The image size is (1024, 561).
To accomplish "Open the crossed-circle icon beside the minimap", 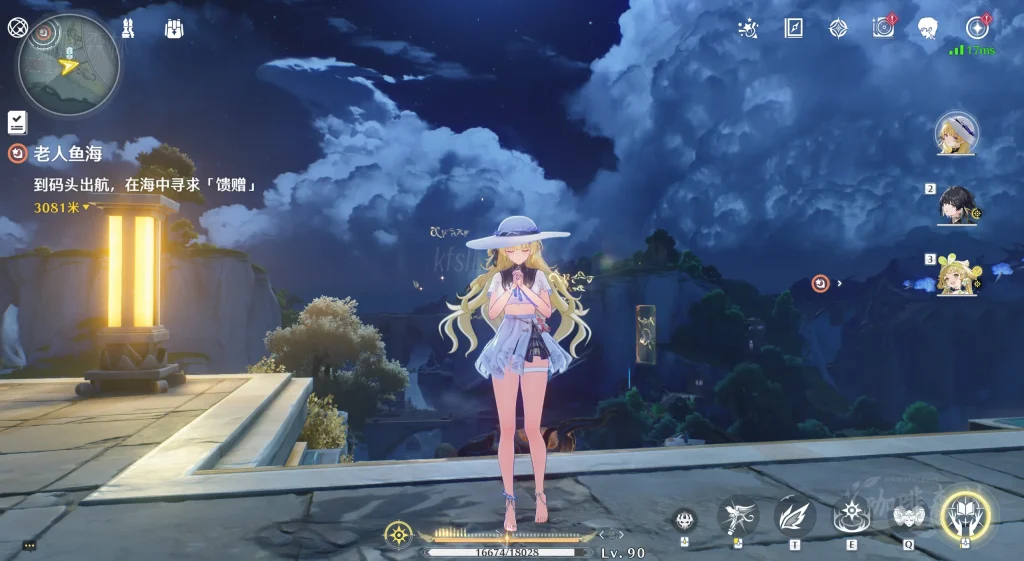I will (17, 27).
